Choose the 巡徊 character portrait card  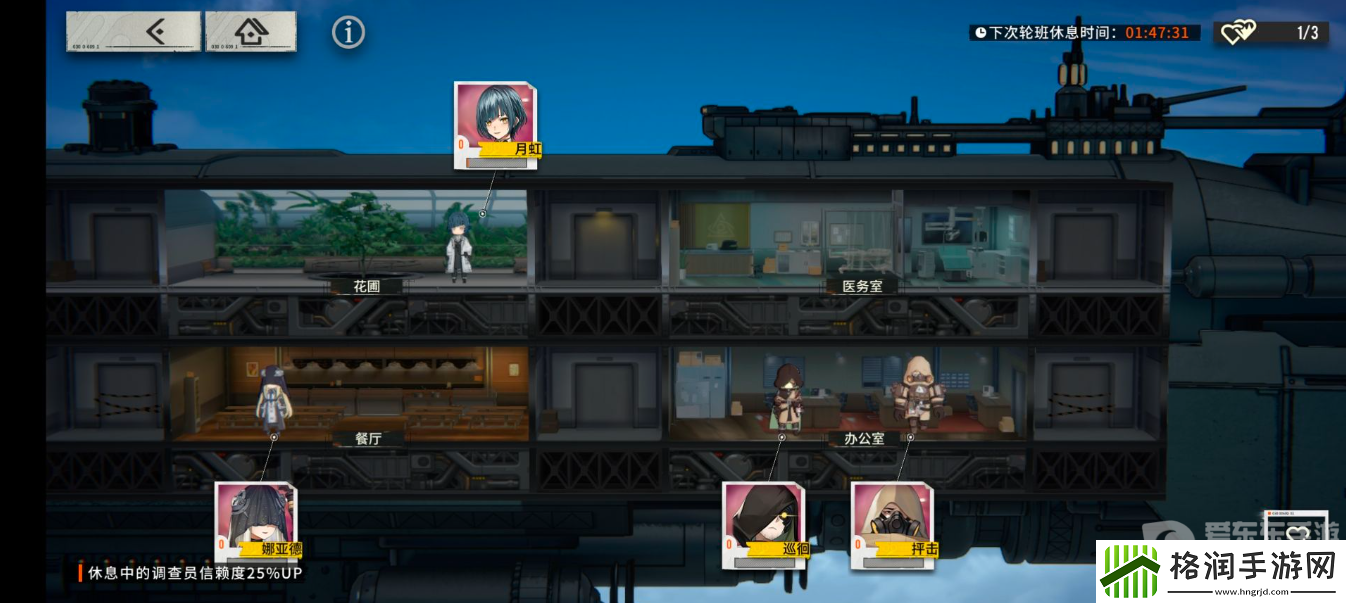point(763,521)
